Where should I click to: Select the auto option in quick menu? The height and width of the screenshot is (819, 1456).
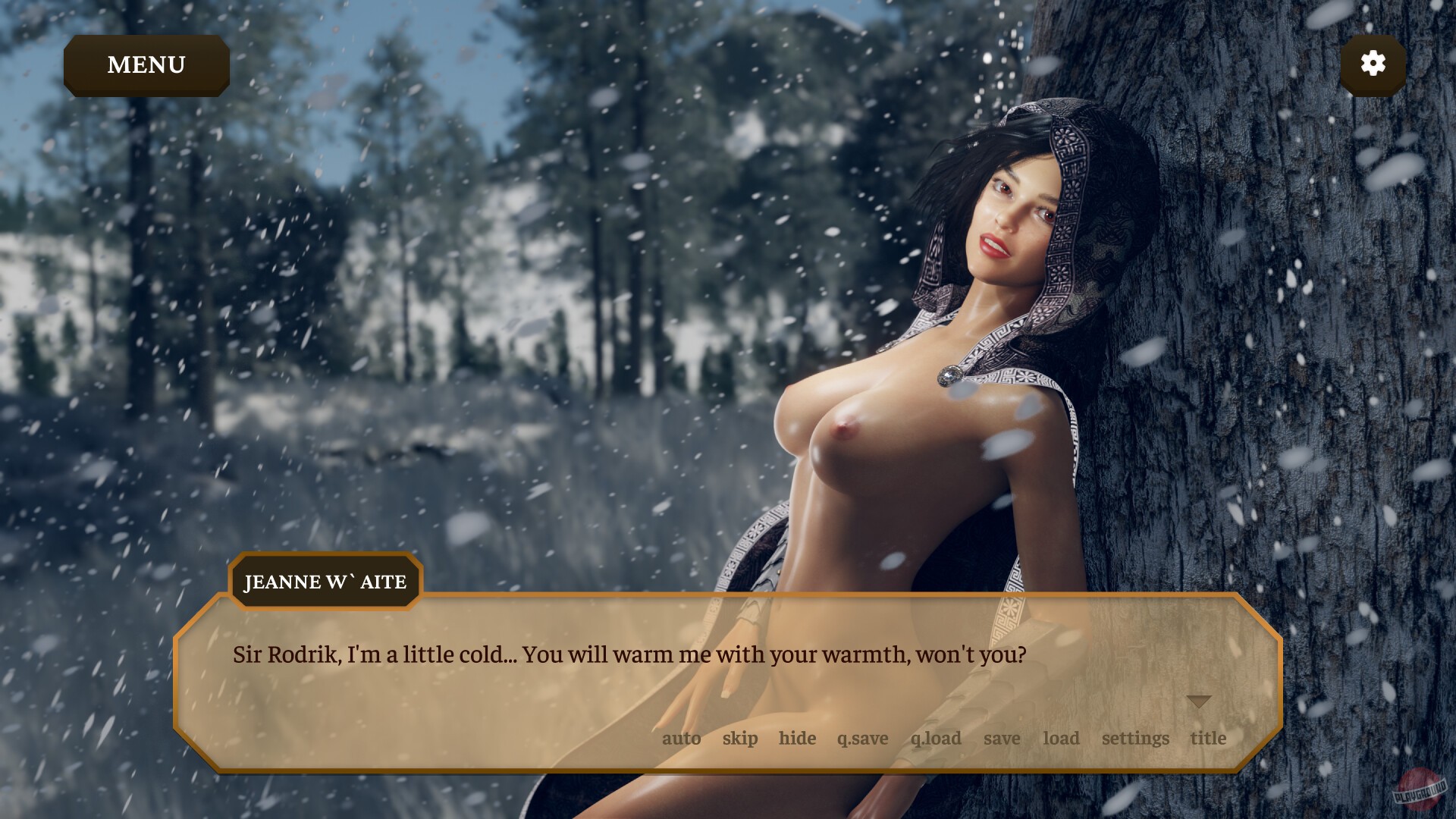682,738
